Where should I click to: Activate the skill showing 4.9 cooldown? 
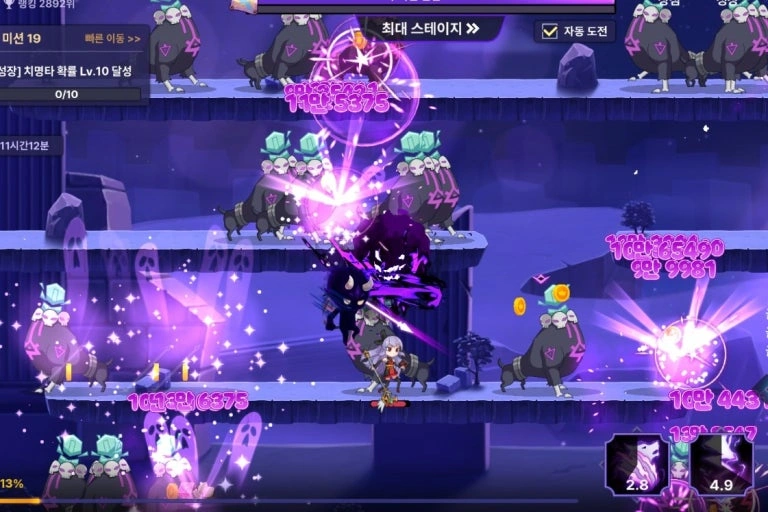coord(721,464)
